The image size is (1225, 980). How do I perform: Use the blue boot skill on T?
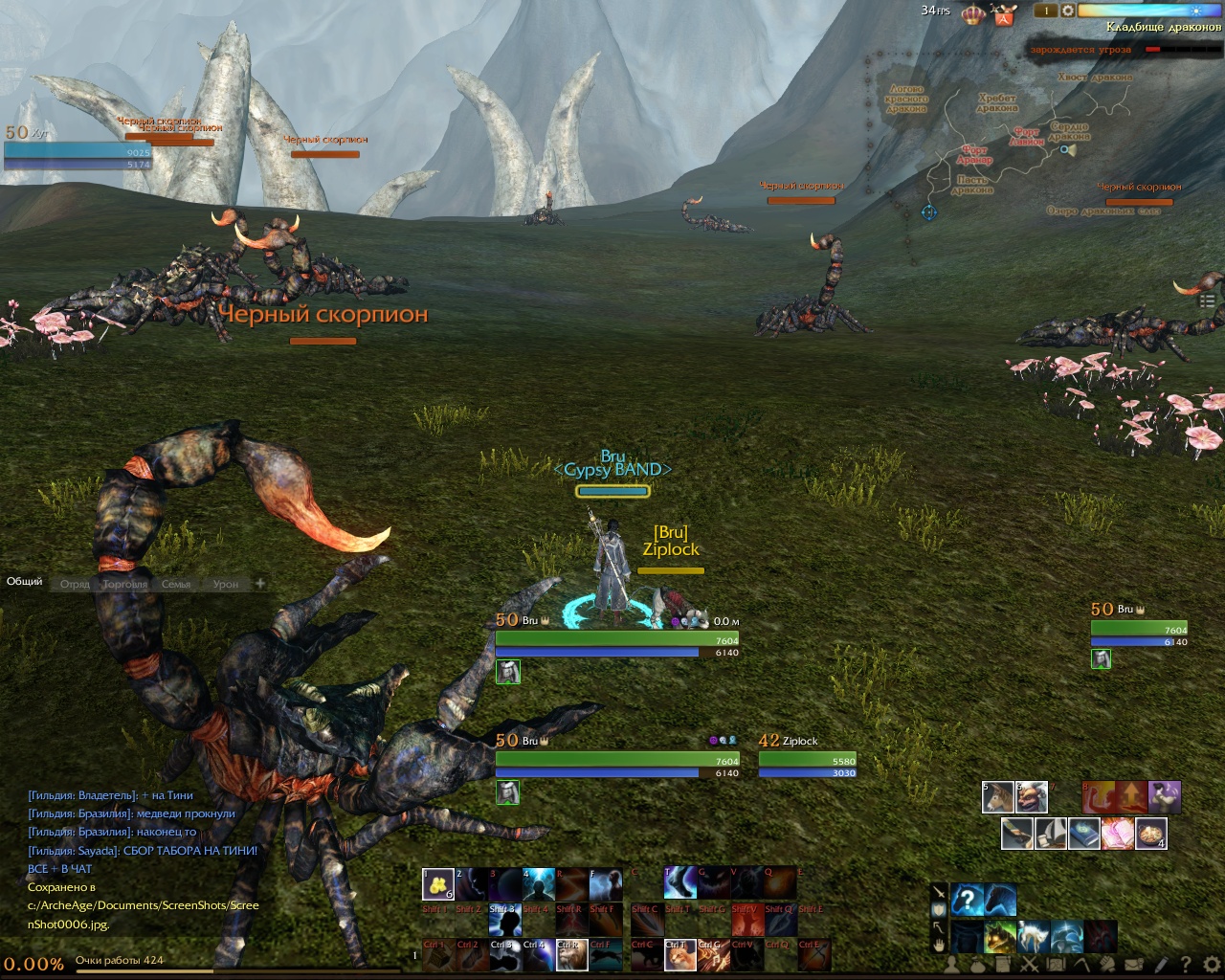click(x=679, y=884)
